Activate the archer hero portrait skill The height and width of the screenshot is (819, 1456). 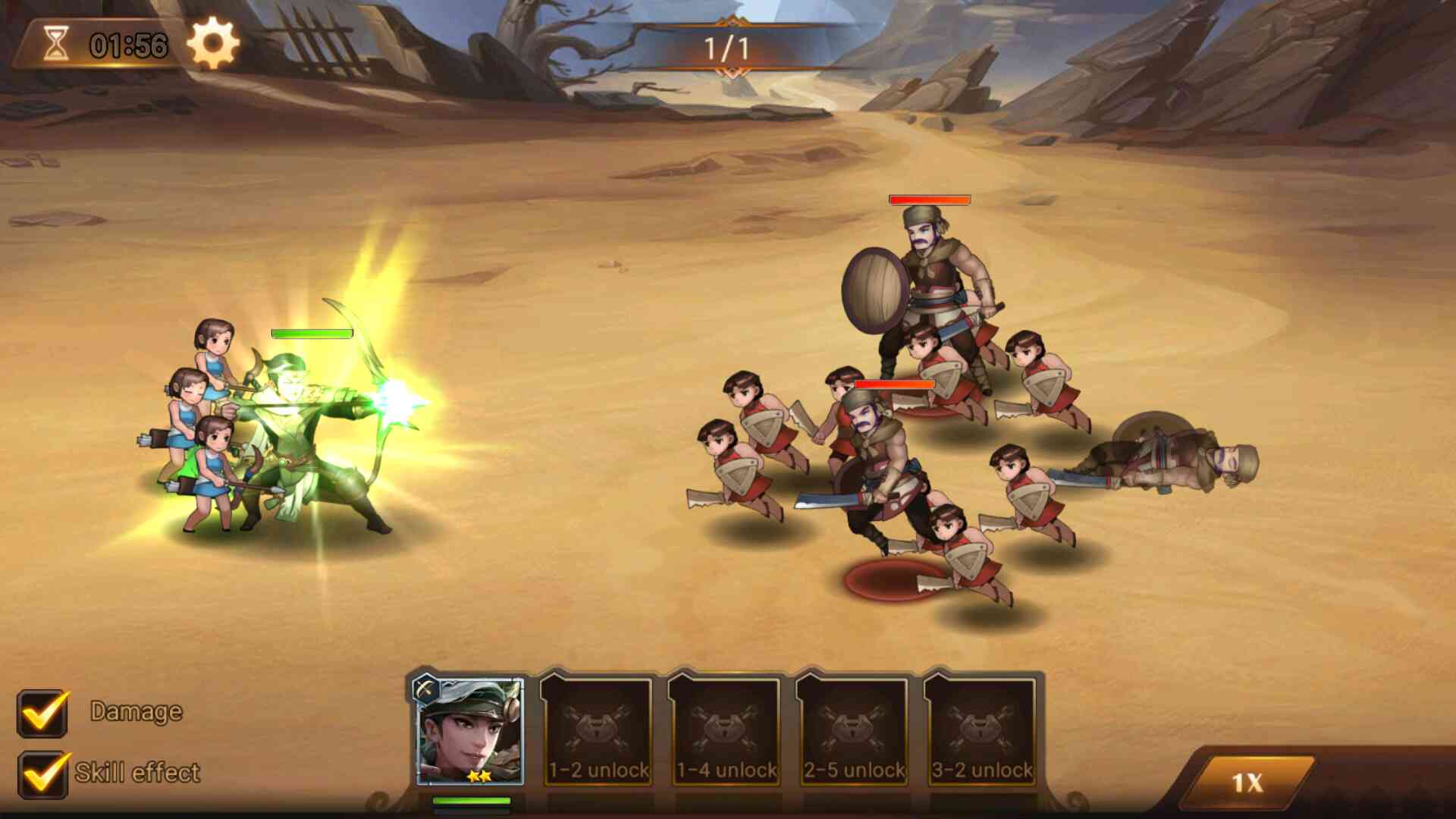tap(470, 731)
